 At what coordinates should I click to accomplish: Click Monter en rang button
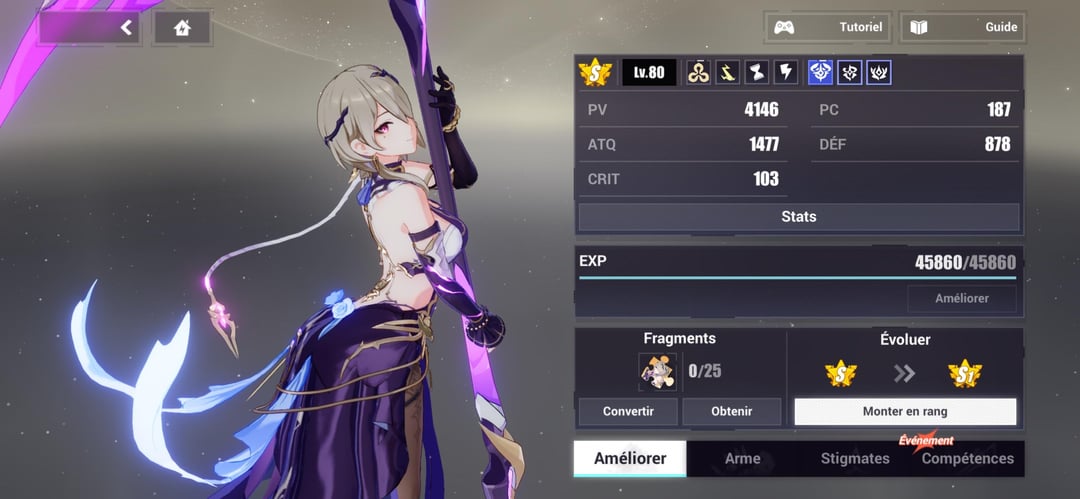[x=904, y=411]
